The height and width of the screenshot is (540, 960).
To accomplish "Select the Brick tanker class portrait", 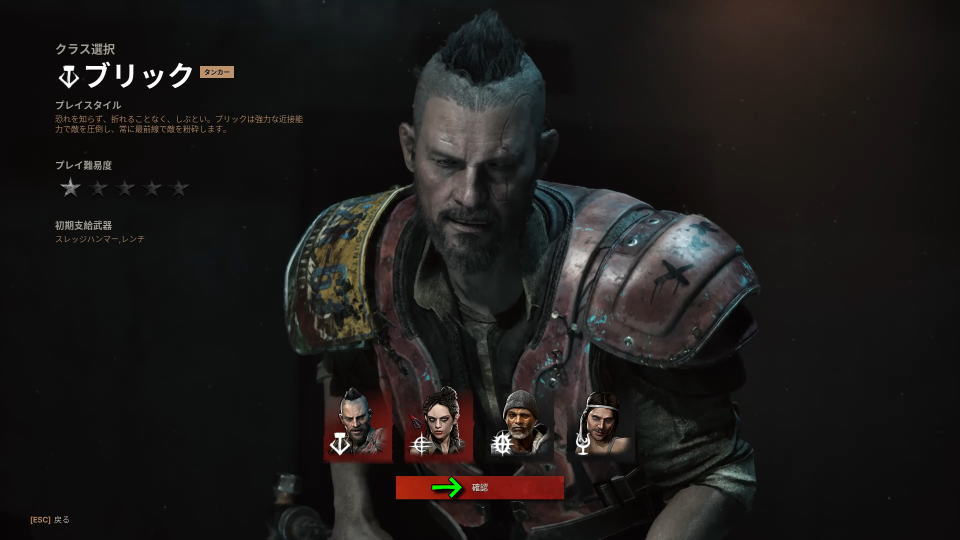I will coord(357,424).
